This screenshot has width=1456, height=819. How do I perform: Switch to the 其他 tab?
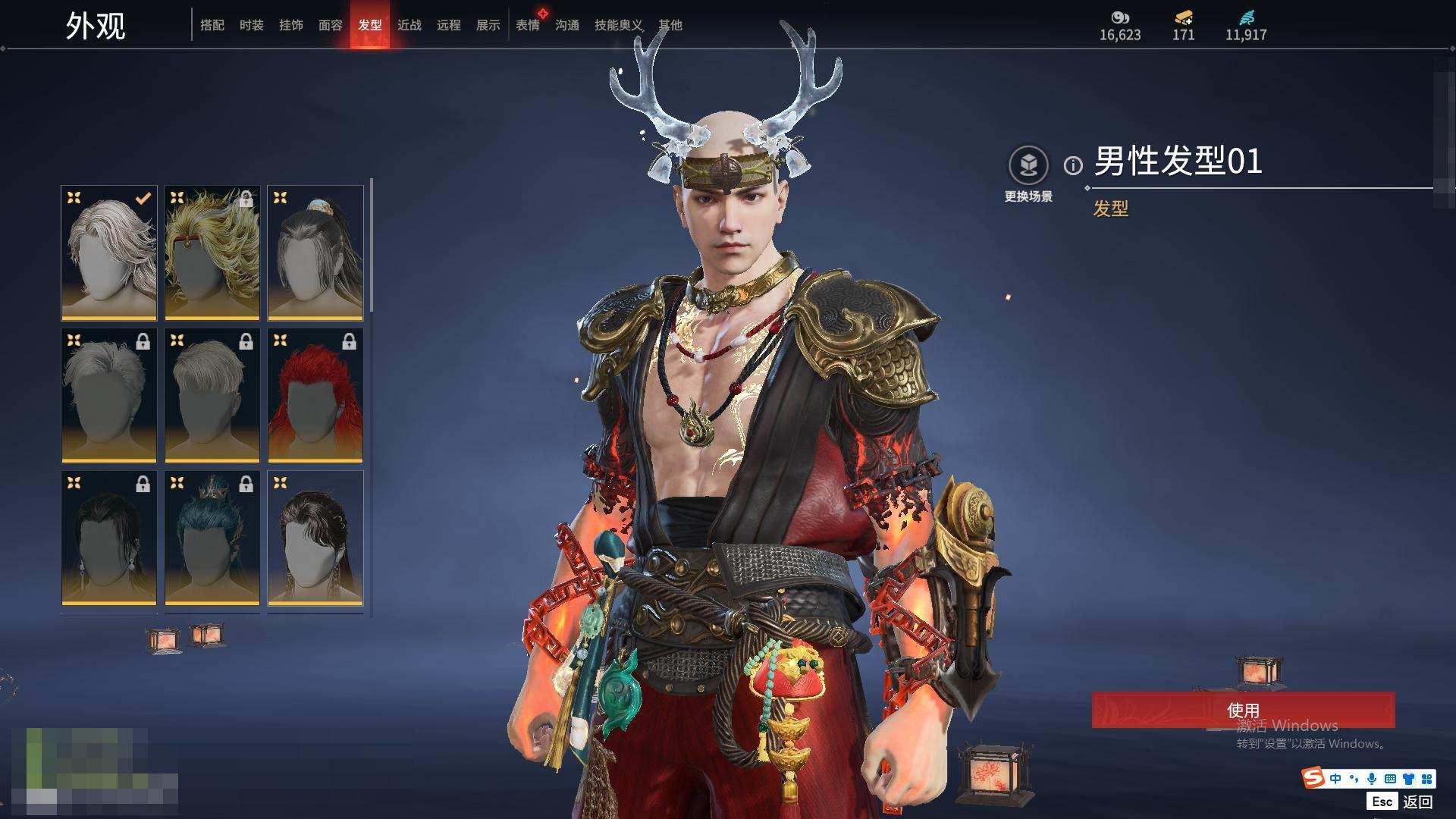(670, 25)
